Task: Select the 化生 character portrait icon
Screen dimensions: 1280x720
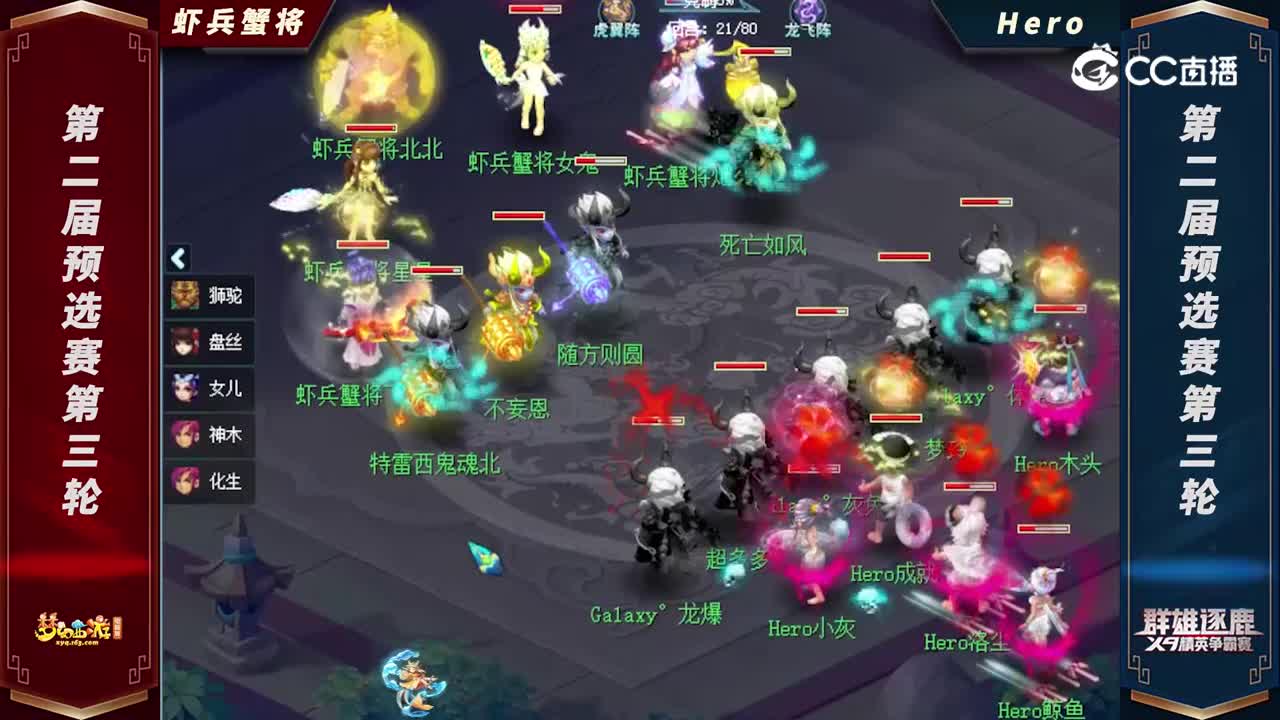Action: 186,481
